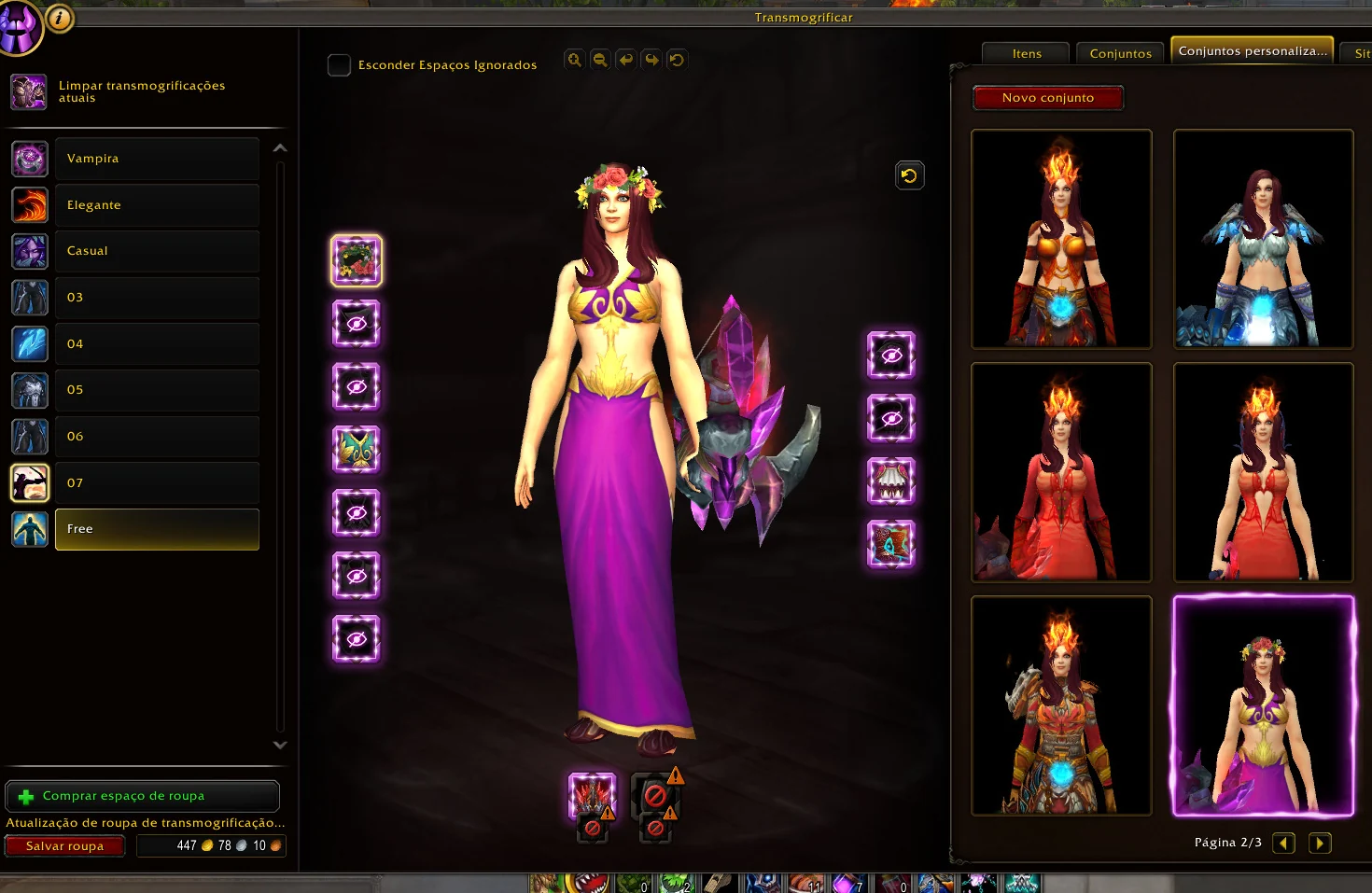
Task: Switch to the Conjuntos tab
Action: click(1119, 53)
